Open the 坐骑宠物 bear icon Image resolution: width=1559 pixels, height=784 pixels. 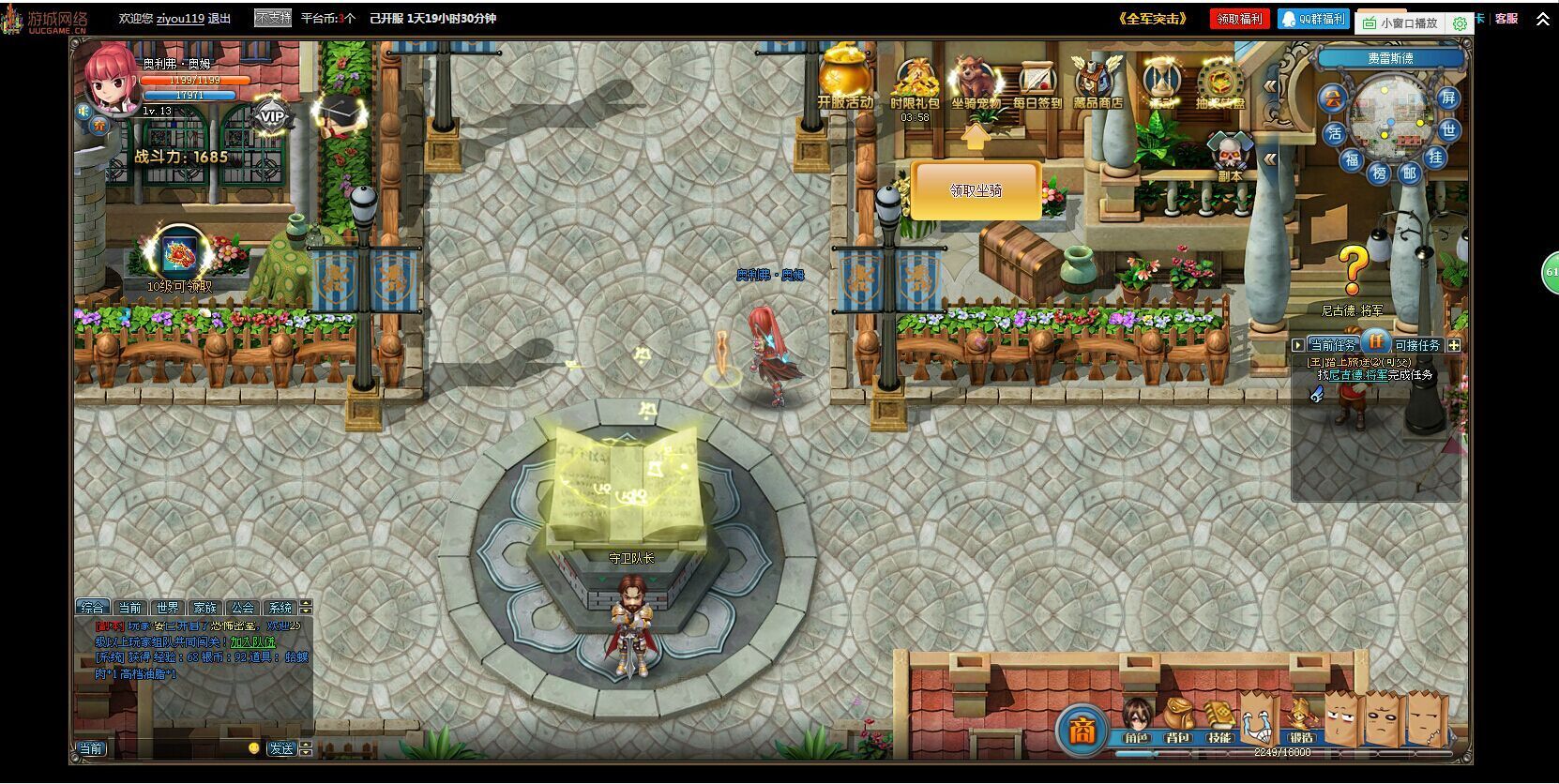tap(976, 80)
